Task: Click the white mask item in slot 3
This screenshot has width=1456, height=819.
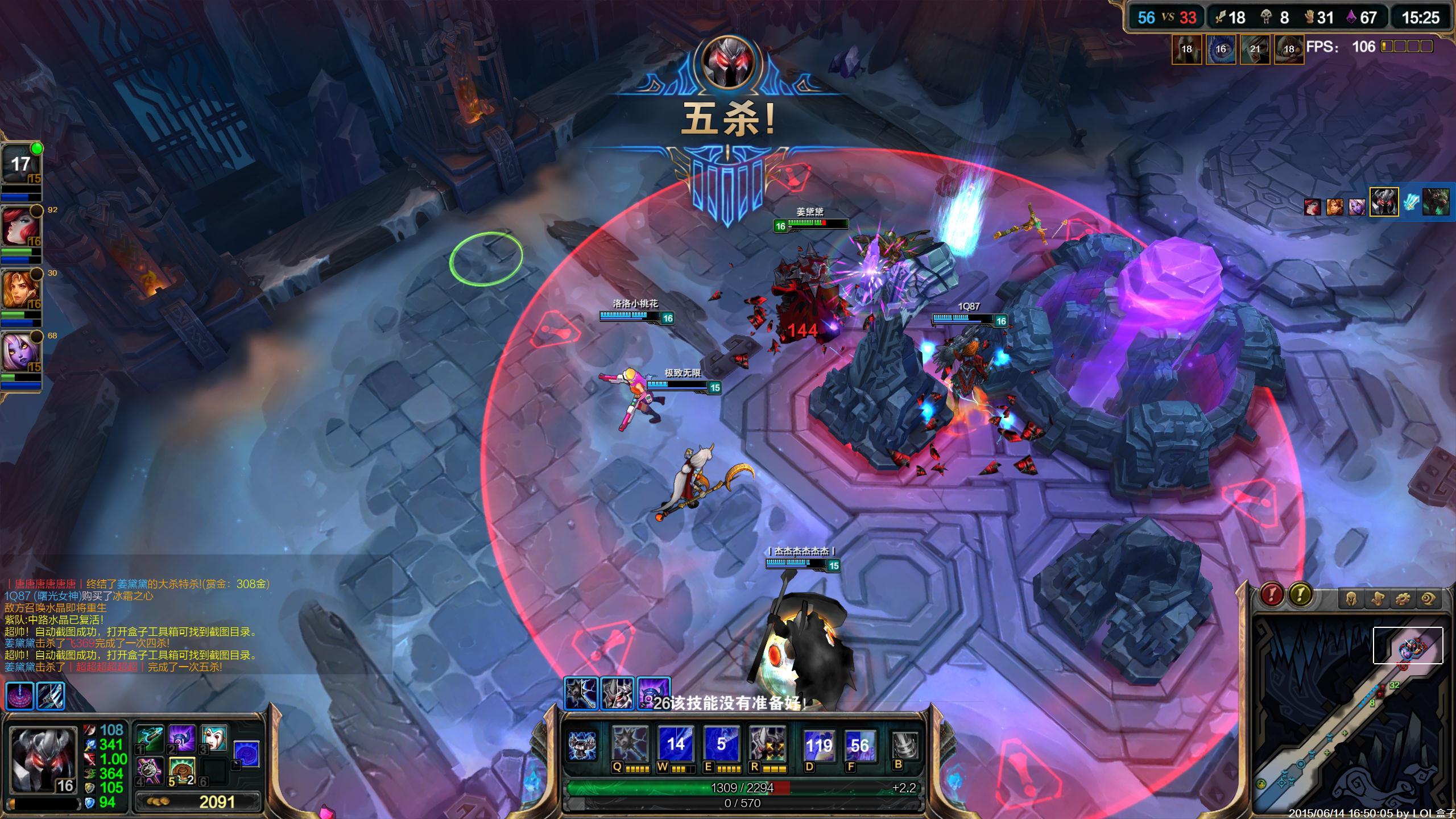Action: tap(214, 738)
